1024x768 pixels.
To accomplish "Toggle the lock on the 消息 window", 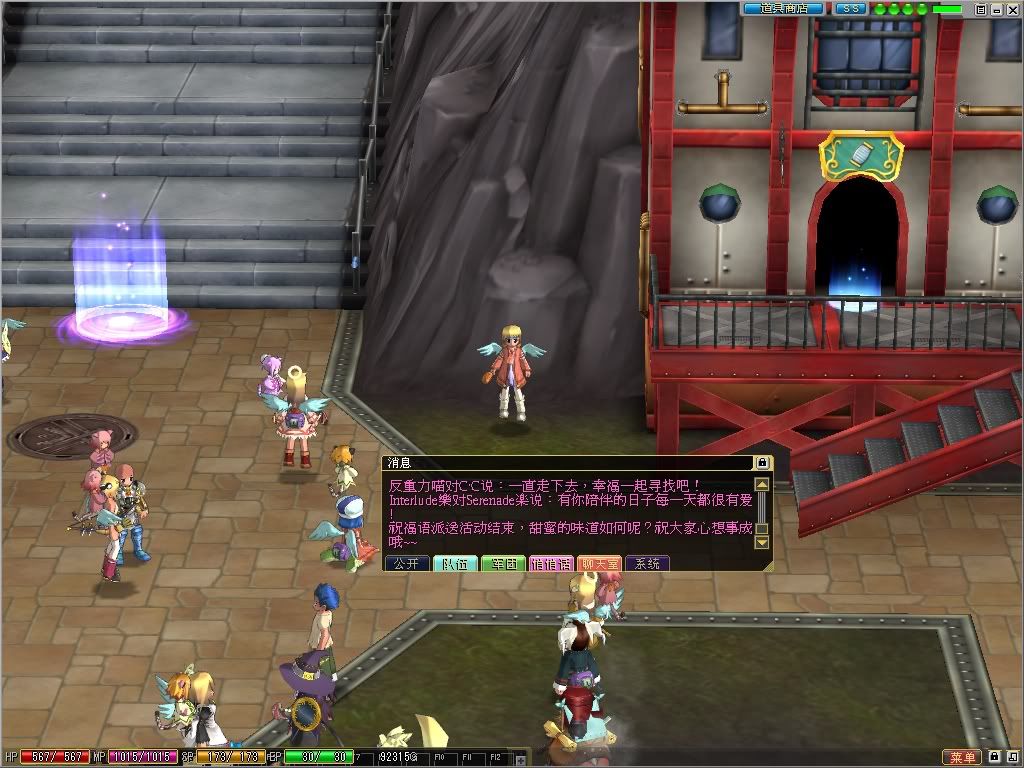I will (x=762, y=463).
